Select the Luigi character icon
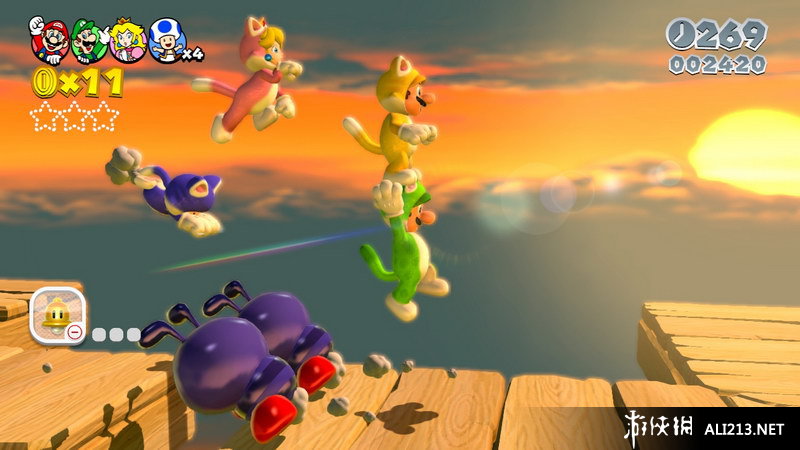This screenshot has height=450, width=800. click(88, 41)
